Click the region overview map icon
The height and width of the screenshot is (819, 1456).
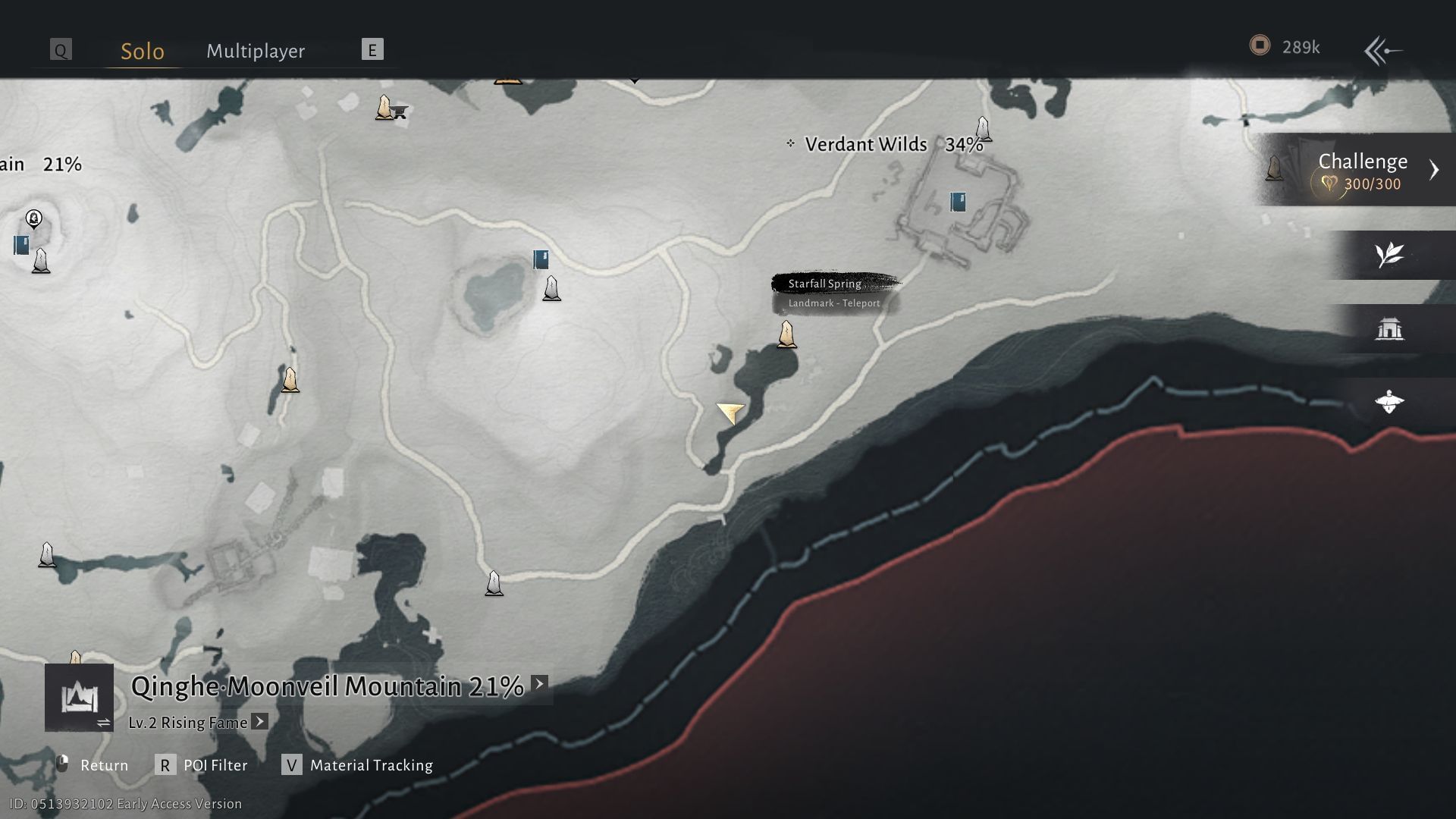click(x=79, y=696)
